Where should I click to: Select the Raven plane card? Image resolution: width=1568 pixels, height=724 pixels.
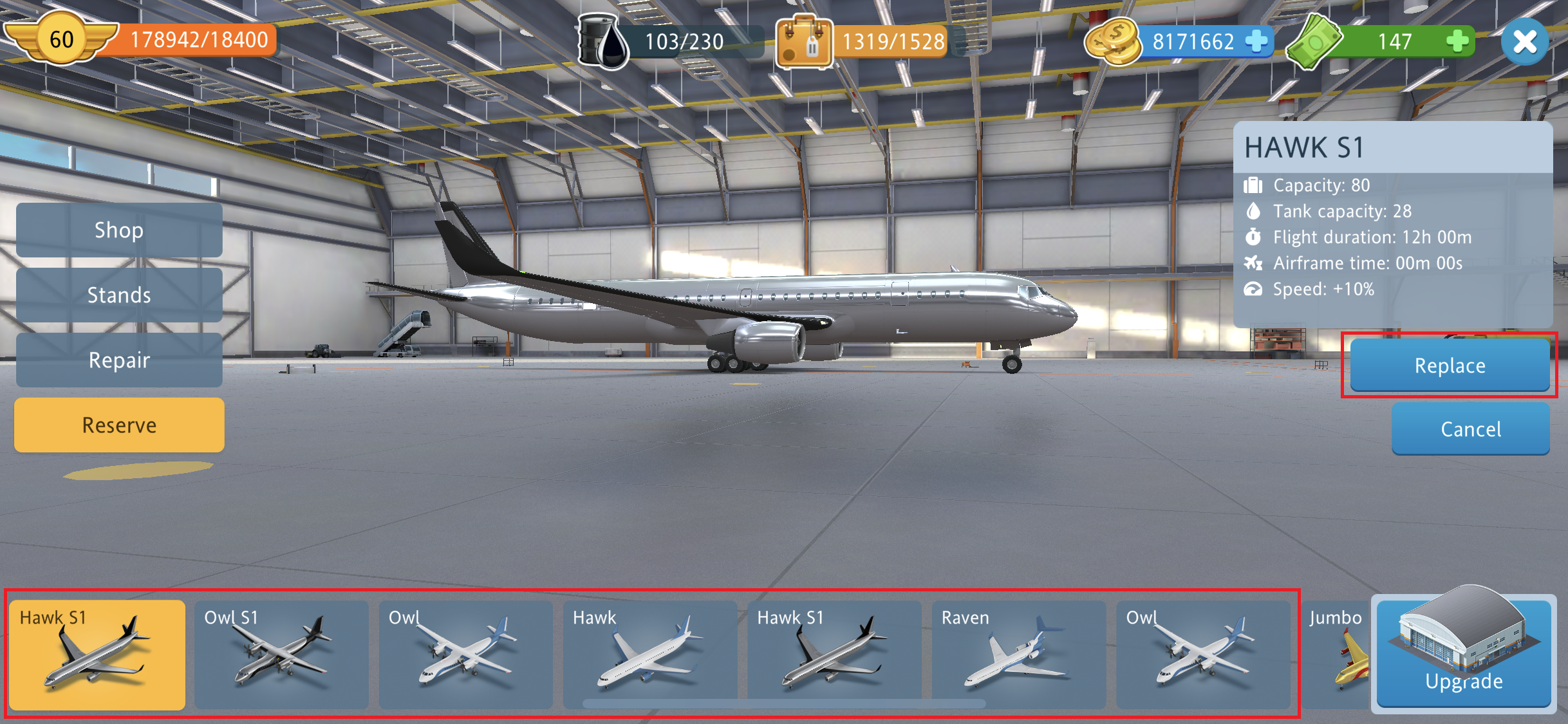point(1018,654)
